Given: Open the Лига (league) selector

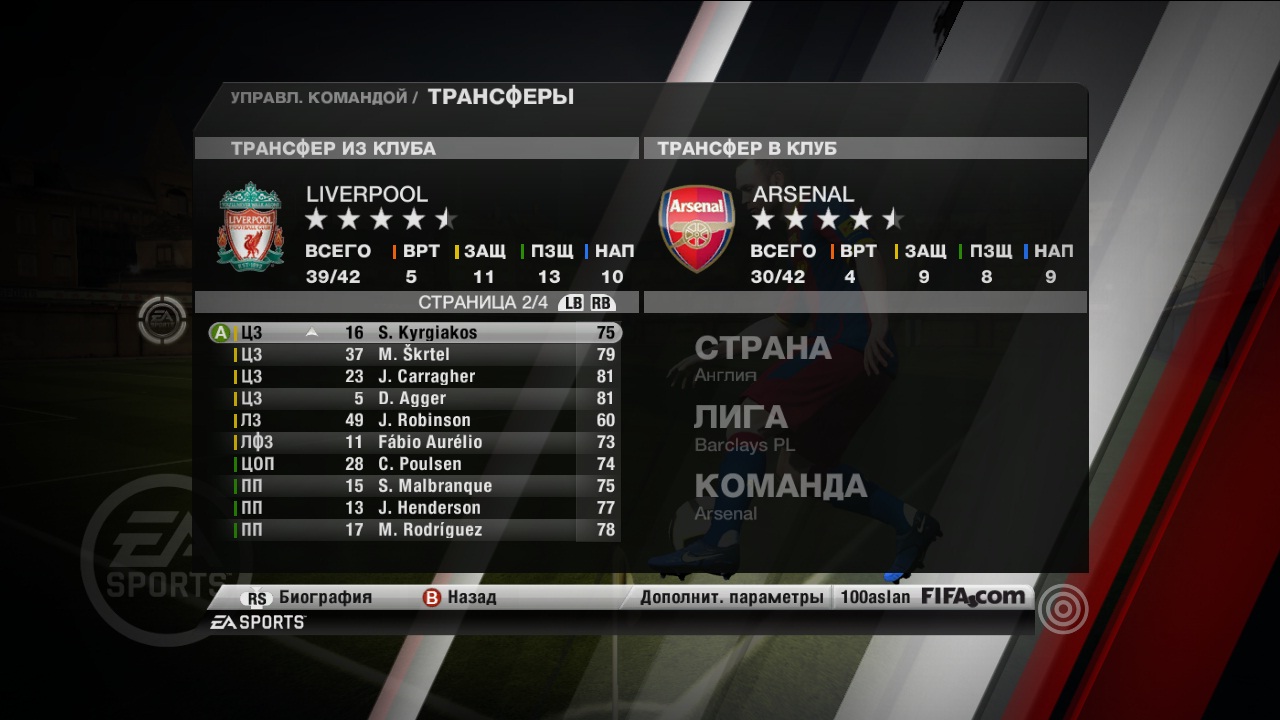Looking at the screenshot, I should 744,427.
